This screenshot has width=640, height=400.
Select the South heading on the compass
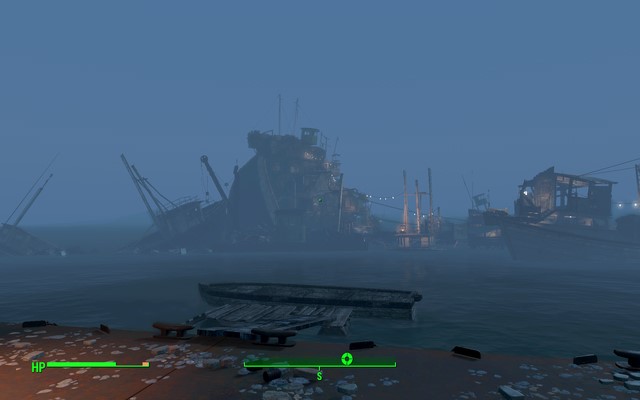pyautogui.click(x=319, y=375)
